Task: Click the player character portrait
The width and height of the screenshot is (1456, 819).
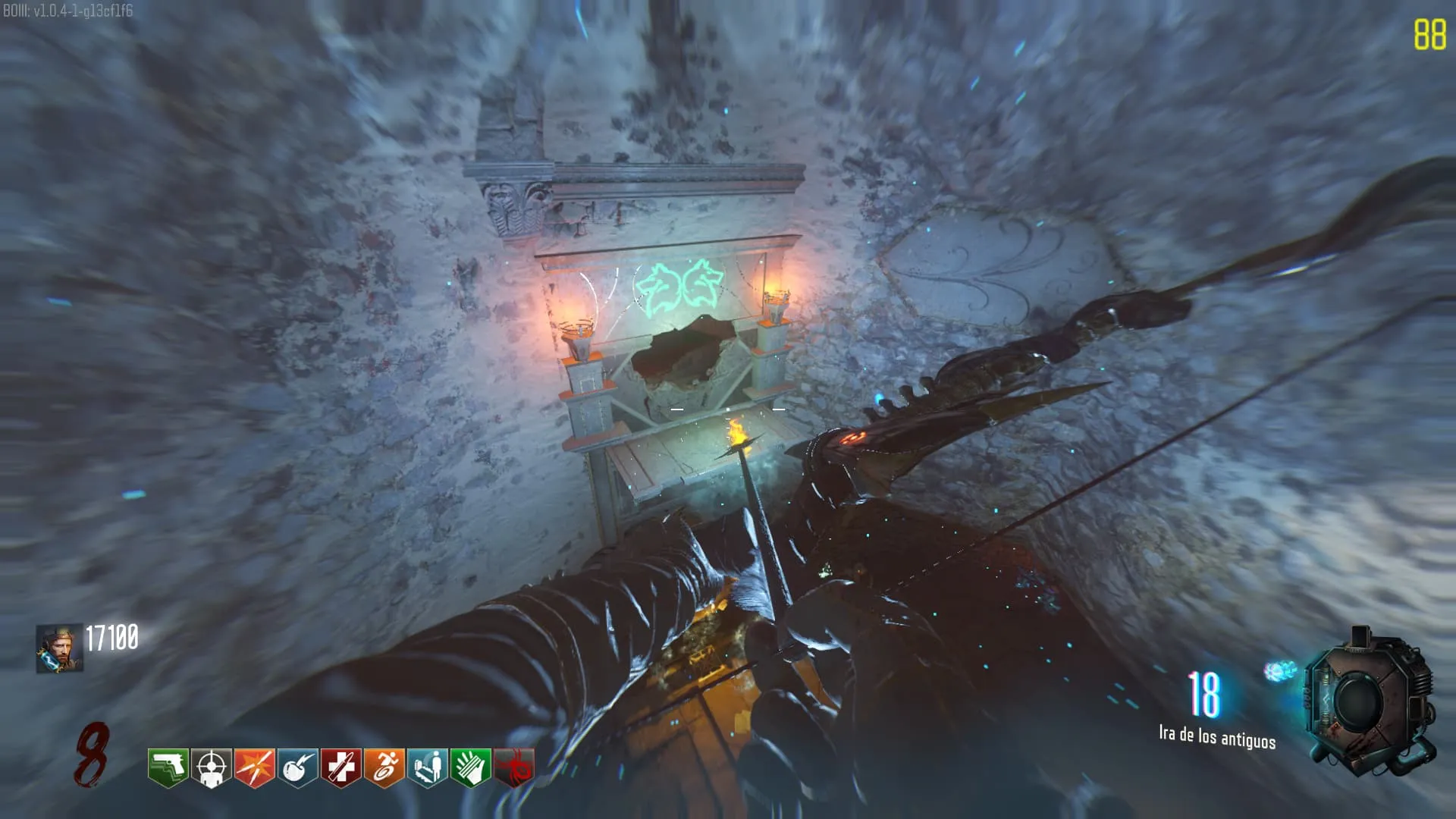Action: (x=59, y=648)
